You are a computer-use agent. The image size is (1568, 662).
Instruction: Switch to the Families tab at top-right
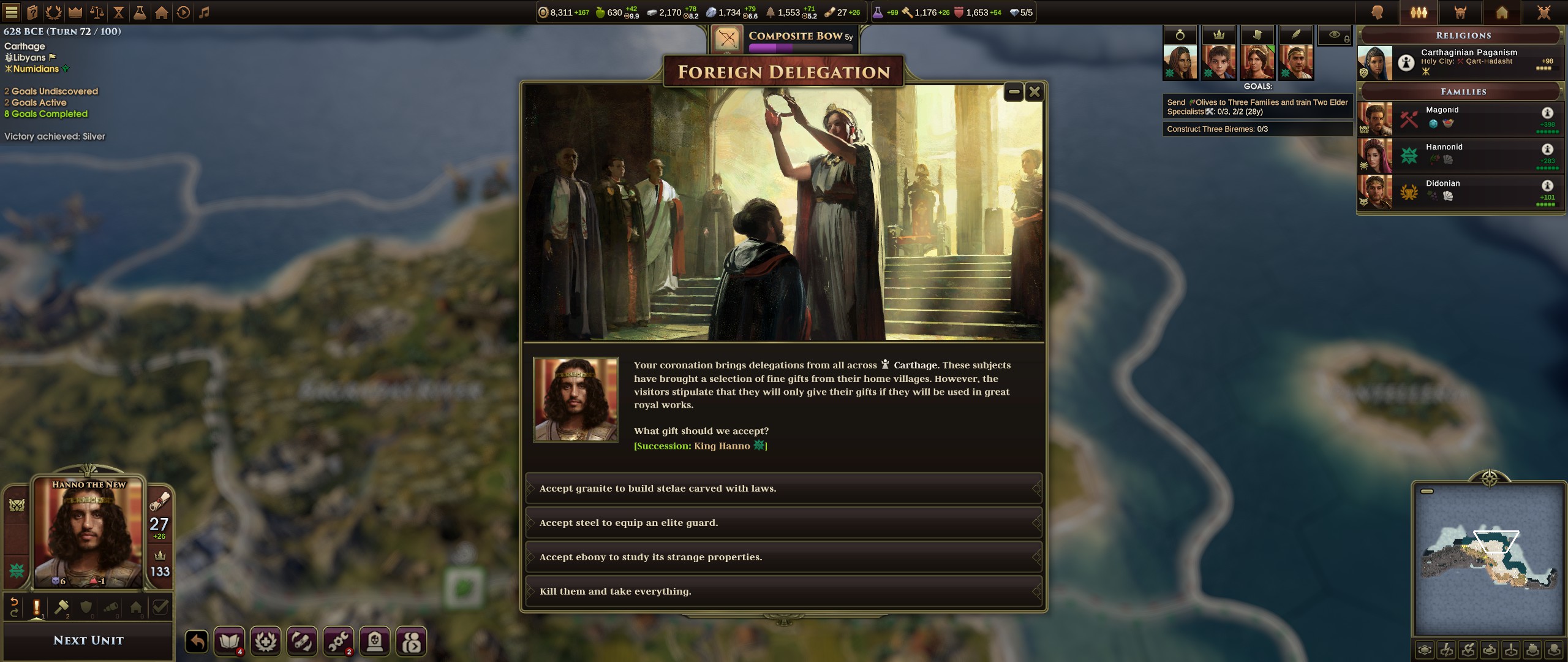(x=1419, y=12)
